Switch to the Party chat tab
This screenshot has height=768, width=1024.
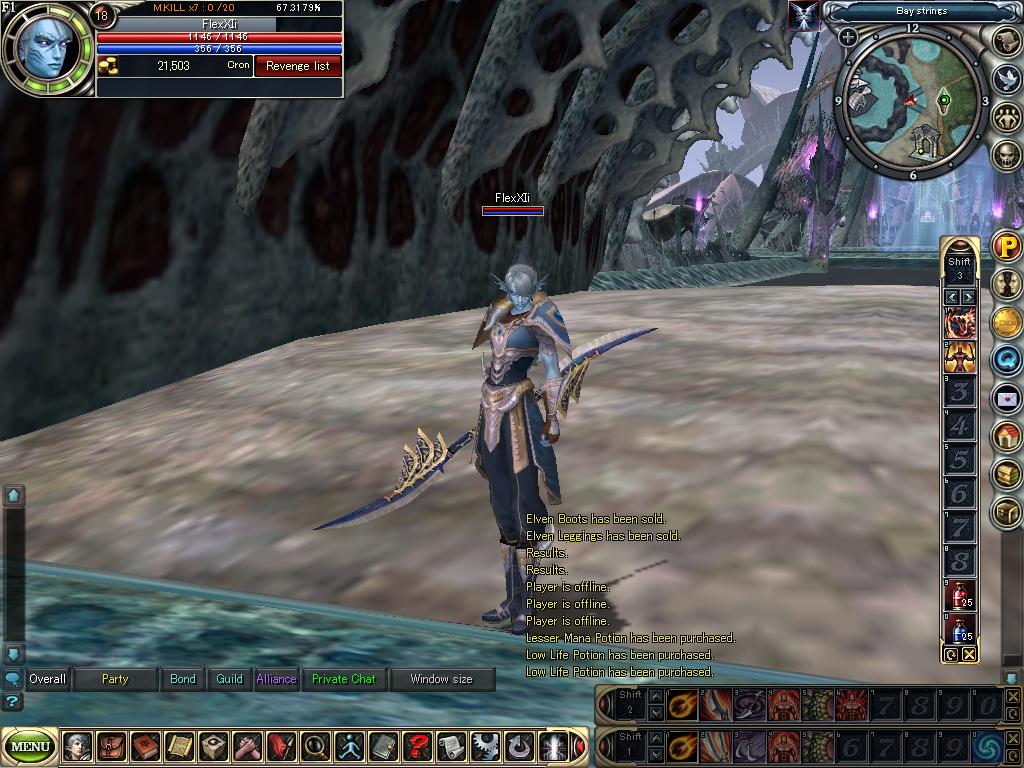tap(115, 679)
